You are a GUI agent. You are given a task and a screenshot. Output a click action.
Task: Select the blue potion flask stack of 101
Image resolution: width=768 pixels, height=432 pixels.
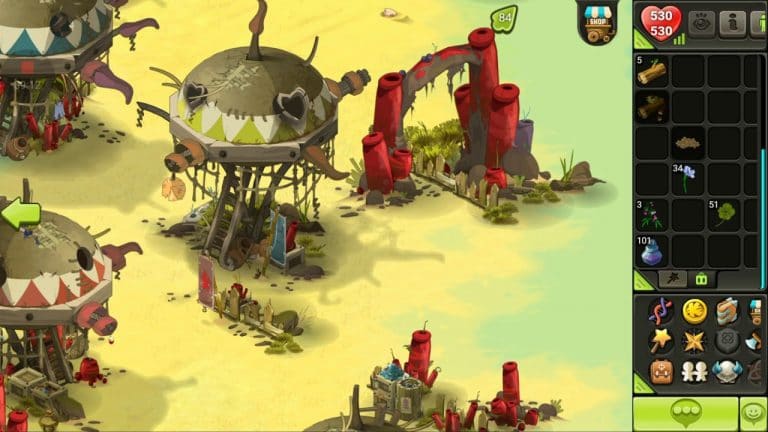[652, 250]
